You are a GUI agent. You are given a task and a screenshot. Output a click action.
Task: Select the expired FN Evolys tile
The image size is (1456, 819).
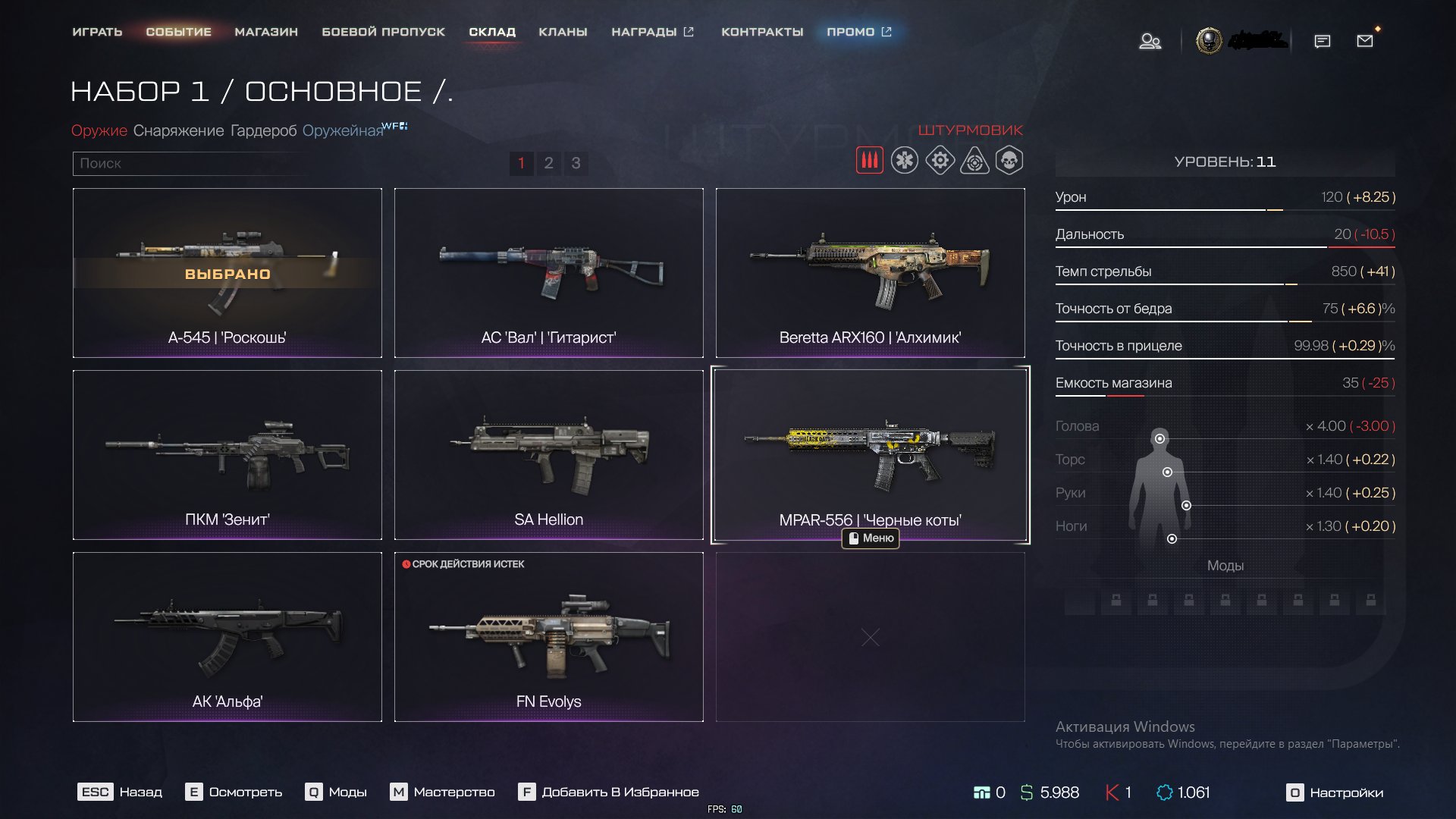[548, 637]
